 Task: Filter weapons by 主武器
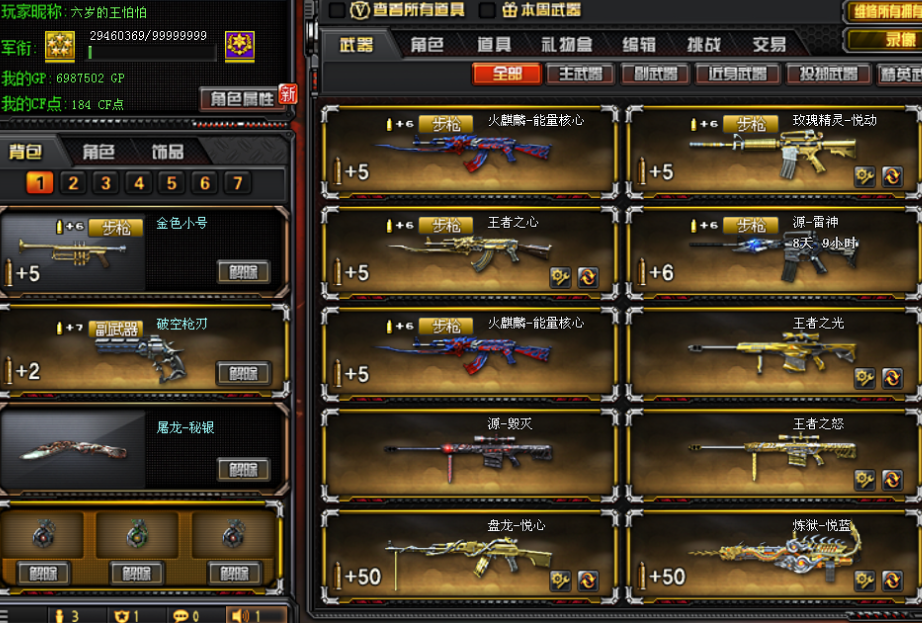tap(581, 74)
